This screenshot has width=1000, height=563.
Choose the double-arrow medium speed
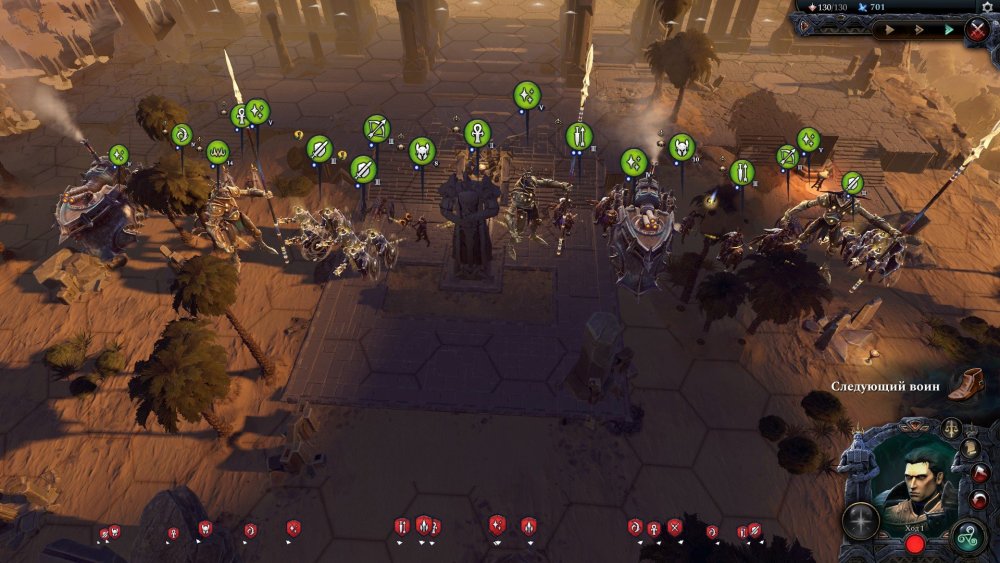point(917,30)
